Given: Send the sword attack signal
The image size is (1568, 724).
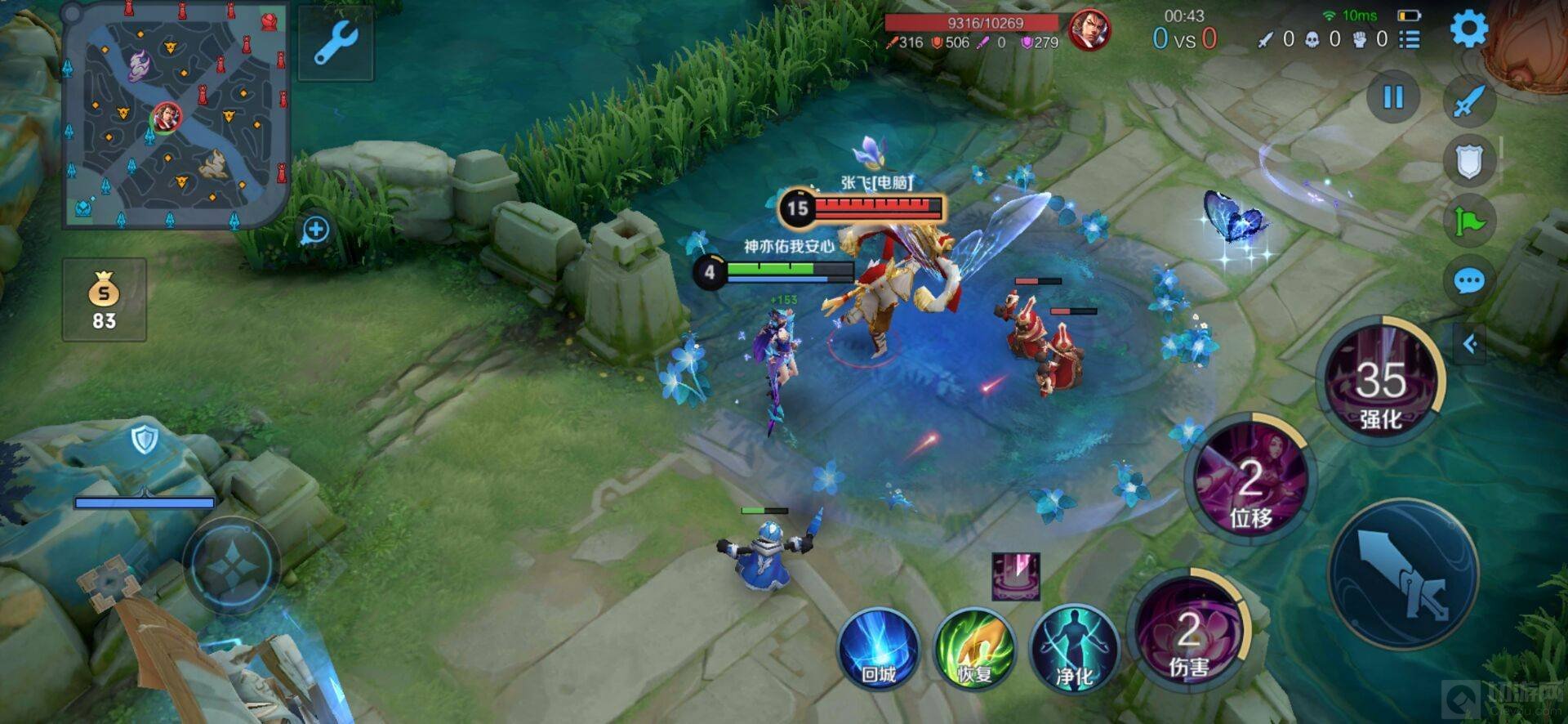Looking at the screenshot, I should [1468, 101].
